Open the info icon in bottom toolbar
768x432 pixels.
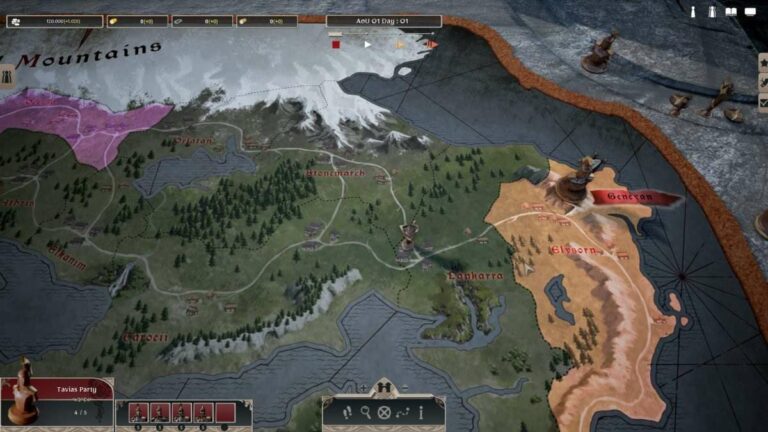click(420, 412)
